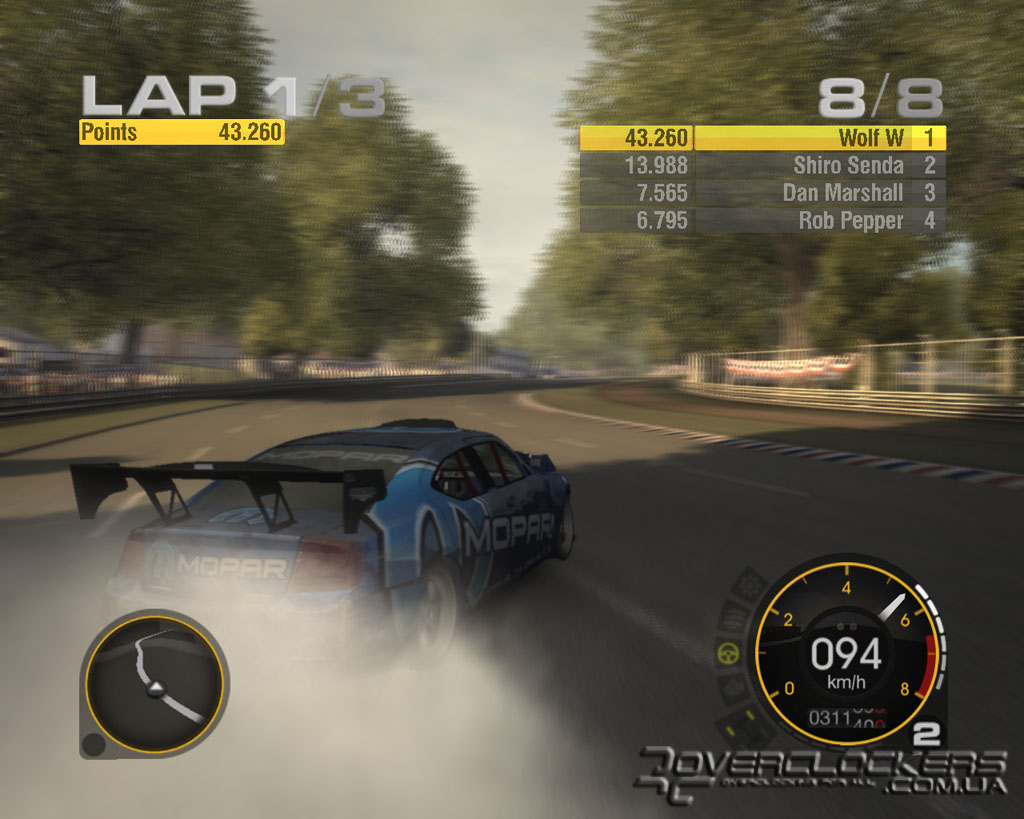The height and width of the screenshot is (819, 1024).
Task: Select Wolf W's leaderboard row
Action: click(763, 138)
